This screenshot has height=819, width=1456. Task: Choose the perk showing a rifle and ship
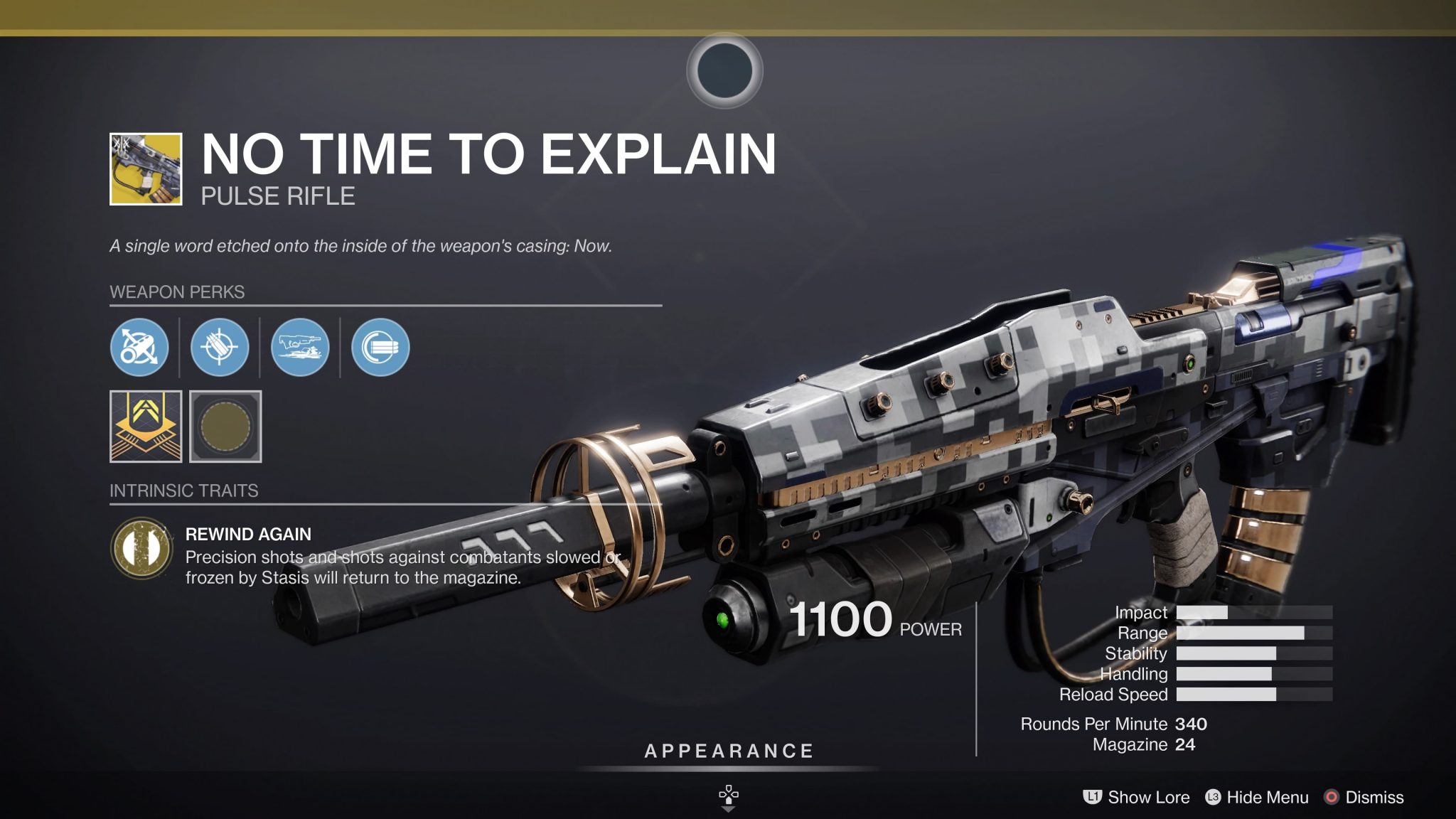coord(300,347)
